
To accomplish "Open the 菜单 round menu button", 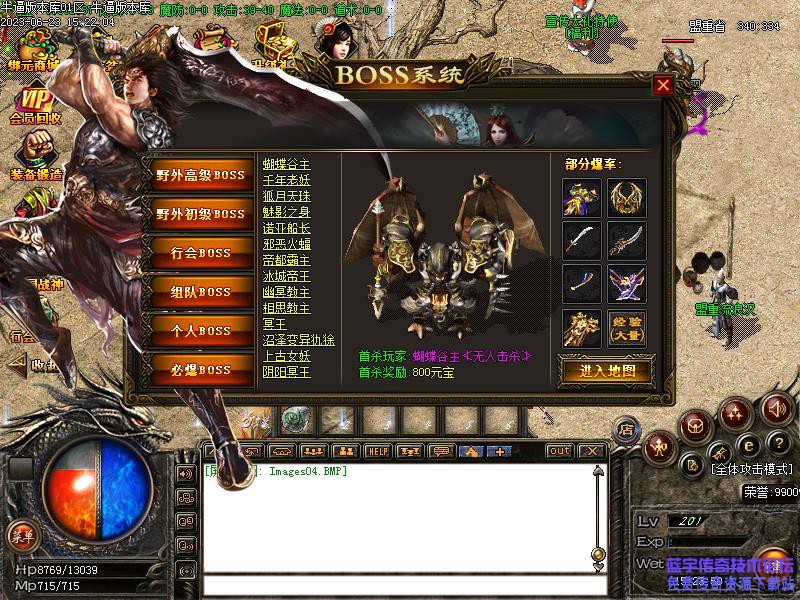I will point(22,536).
